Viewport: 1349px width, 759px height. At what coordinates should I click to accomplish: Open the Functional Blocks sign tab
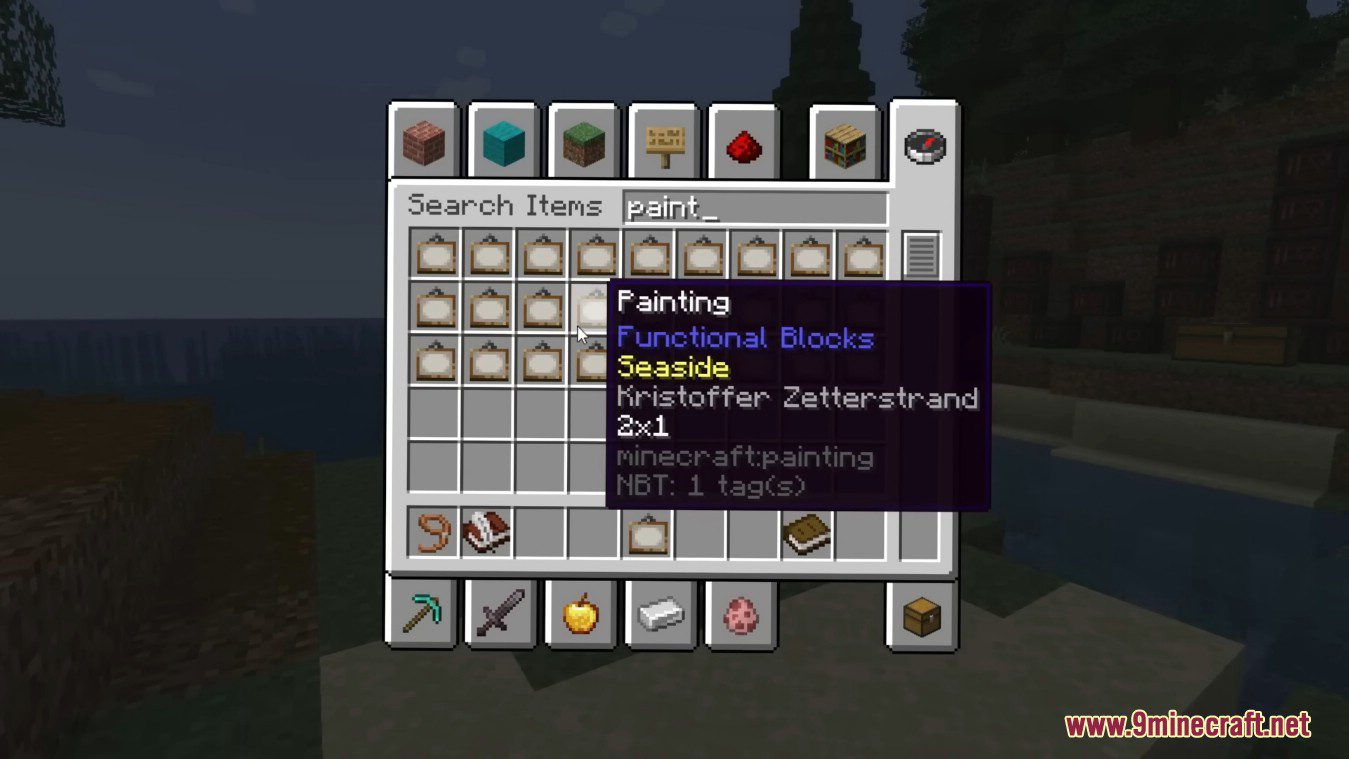click(x=664, y=142)
